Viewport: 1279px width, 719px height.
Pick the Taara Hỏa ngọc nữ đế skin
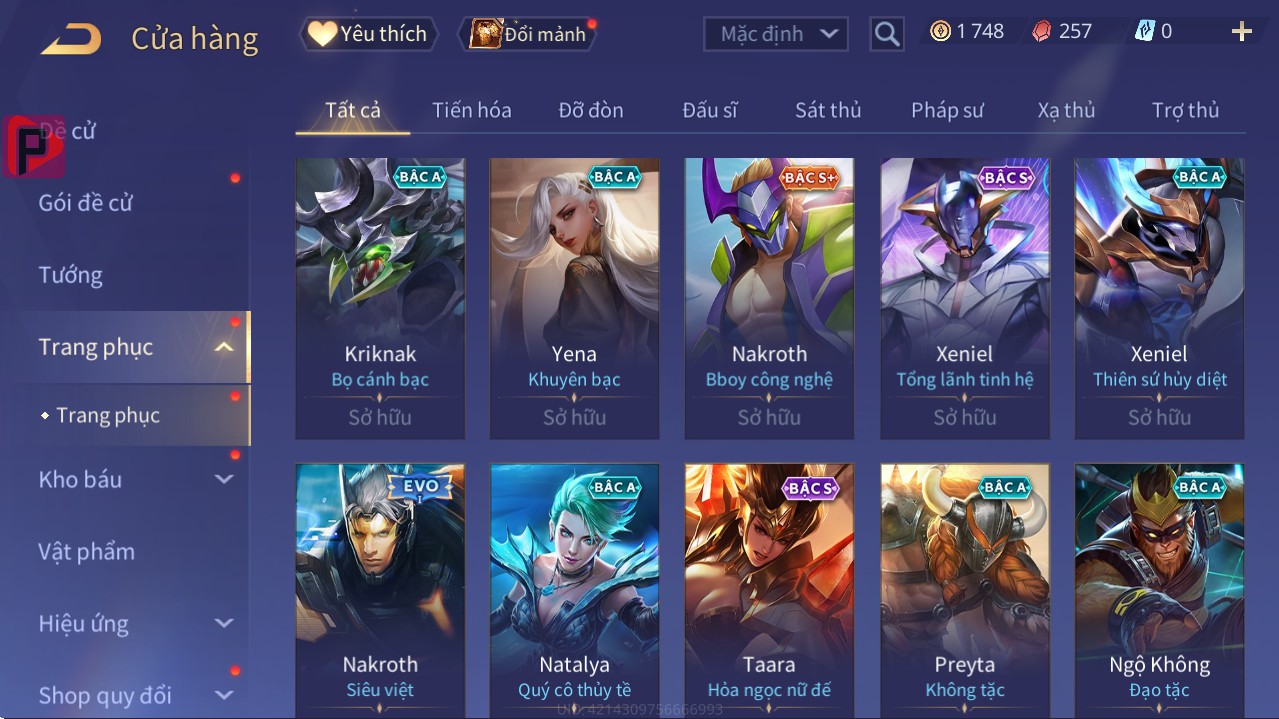click(769, 590)
